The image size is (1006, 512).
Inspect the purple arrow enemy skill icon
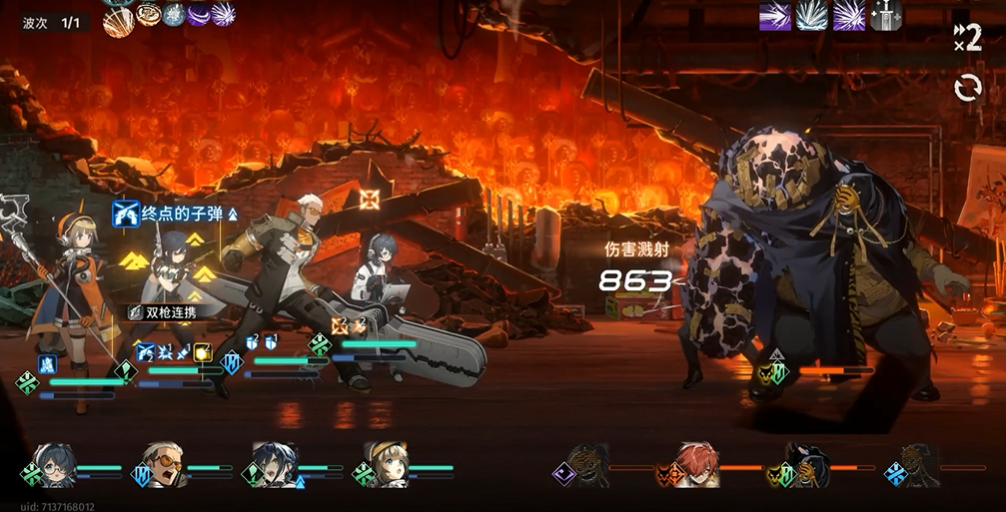[x=775, y=16]
